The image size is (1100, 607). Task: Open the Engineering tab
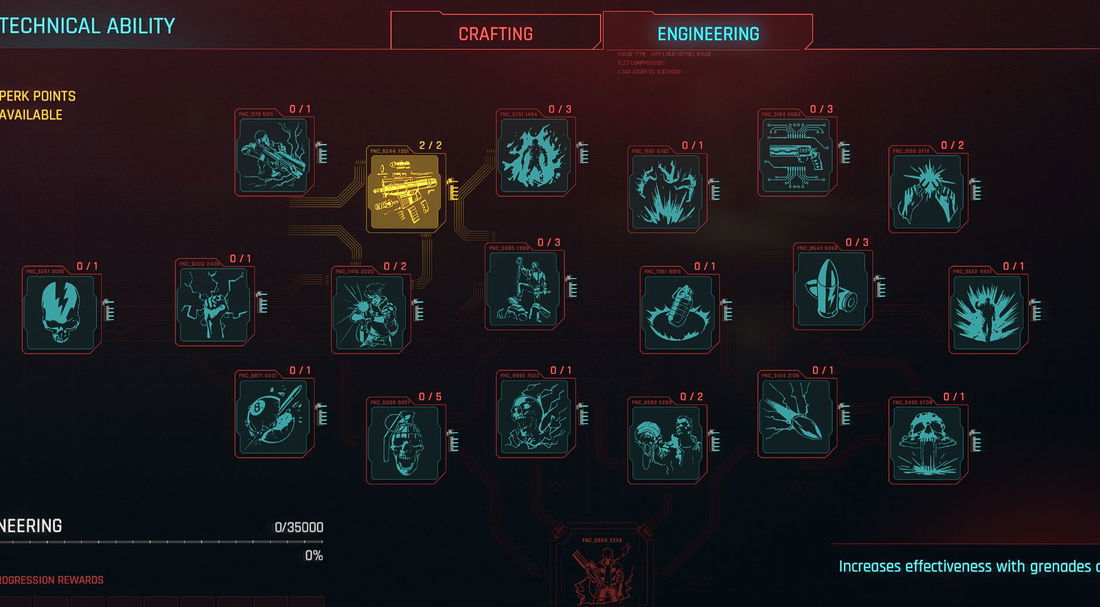coord(708,33)
